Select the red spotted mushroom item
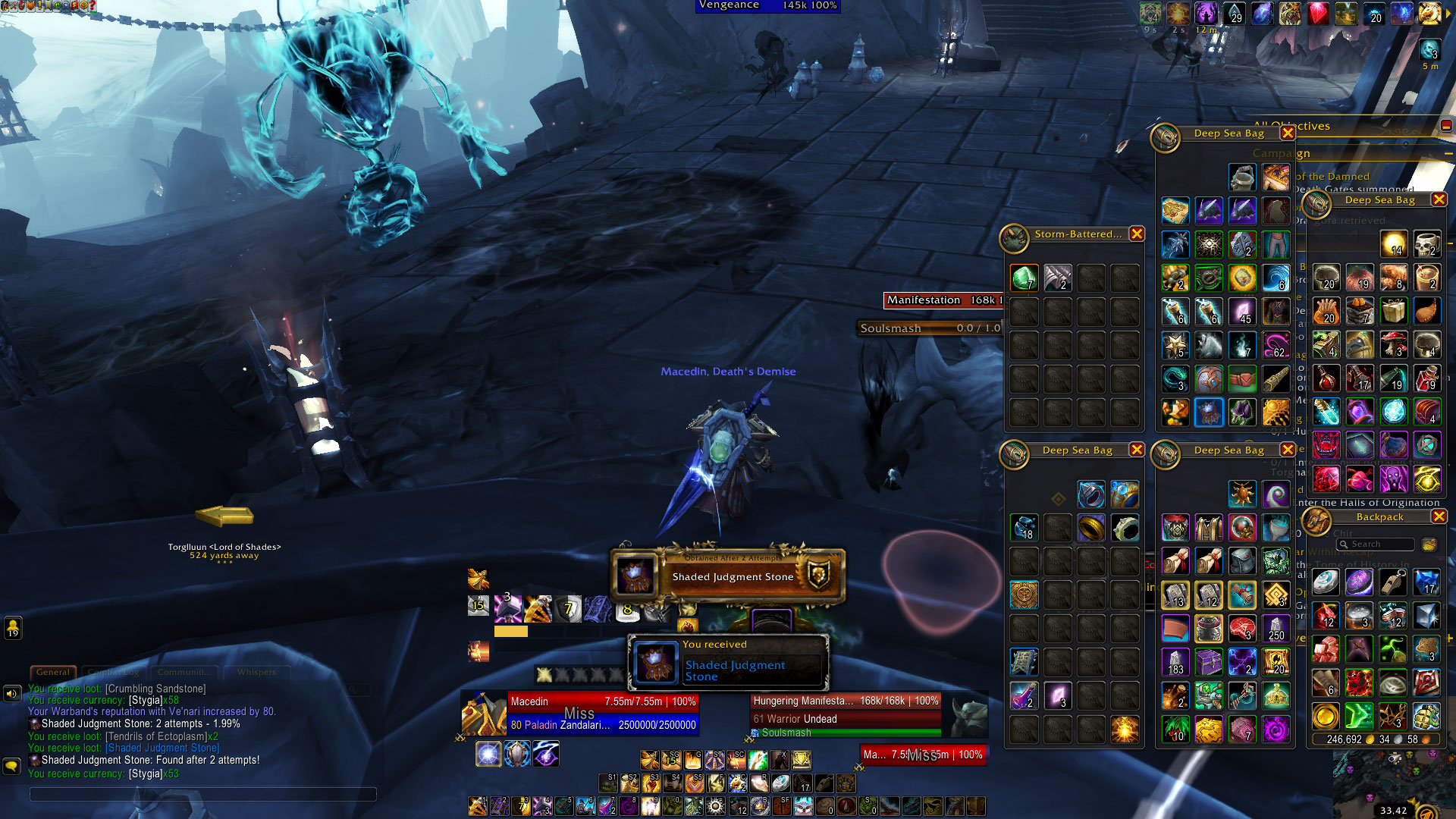Viewport: 1456px width, 819px height. 1394,344
